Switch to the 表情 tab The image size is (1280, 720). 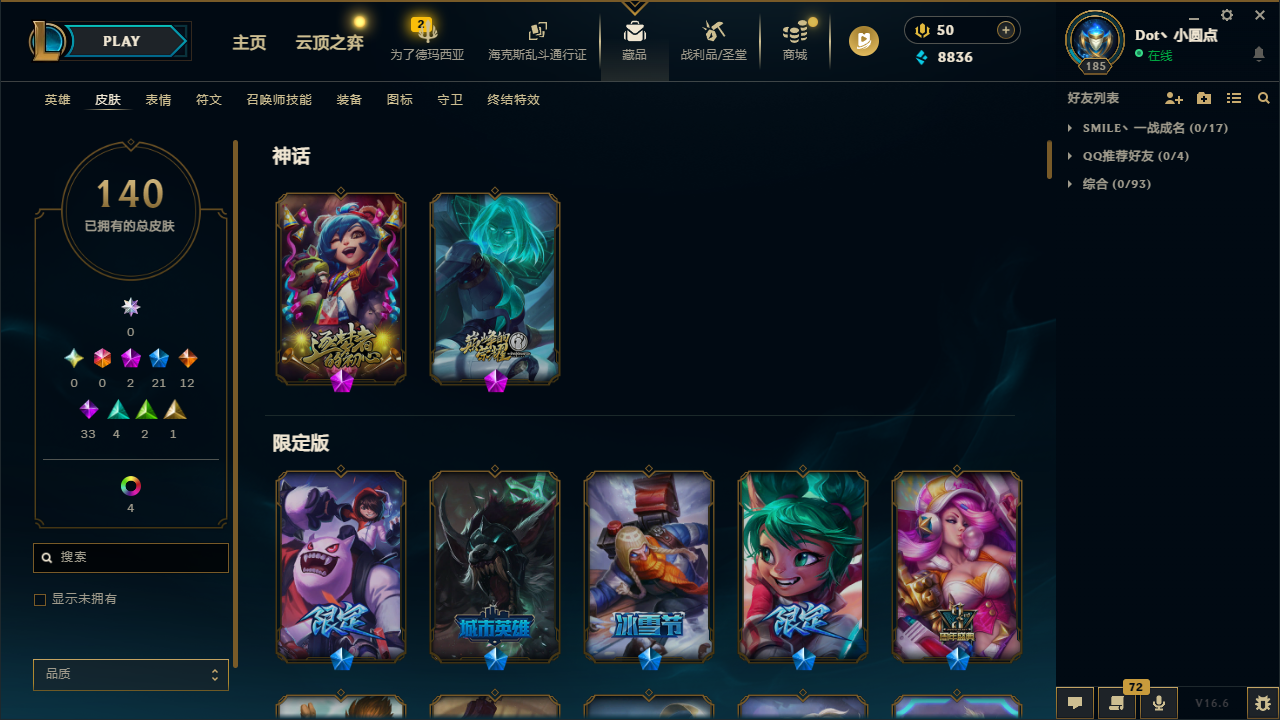pos(157,99)
